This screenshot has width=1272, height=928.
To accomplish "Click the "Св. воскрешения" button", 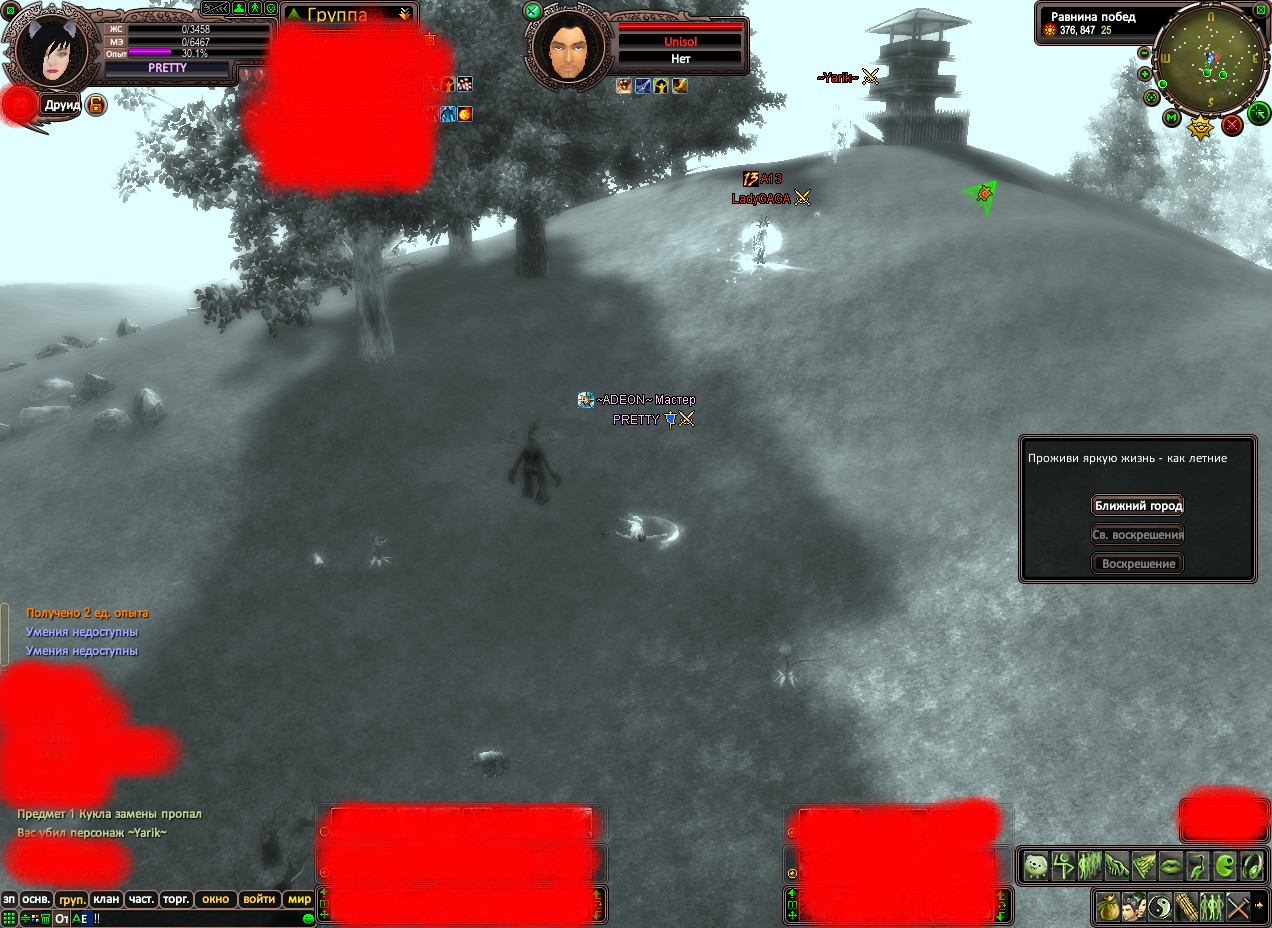I will pos(1138,535).
